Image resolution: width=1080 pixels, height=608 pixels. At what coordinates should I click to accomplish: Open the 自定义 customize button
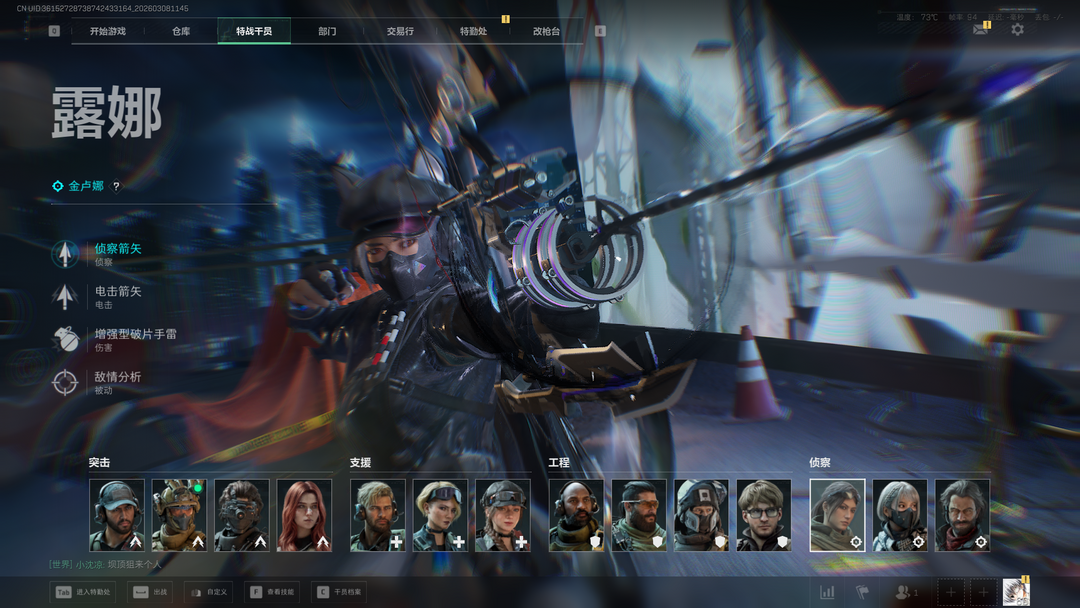pos(208,592)
